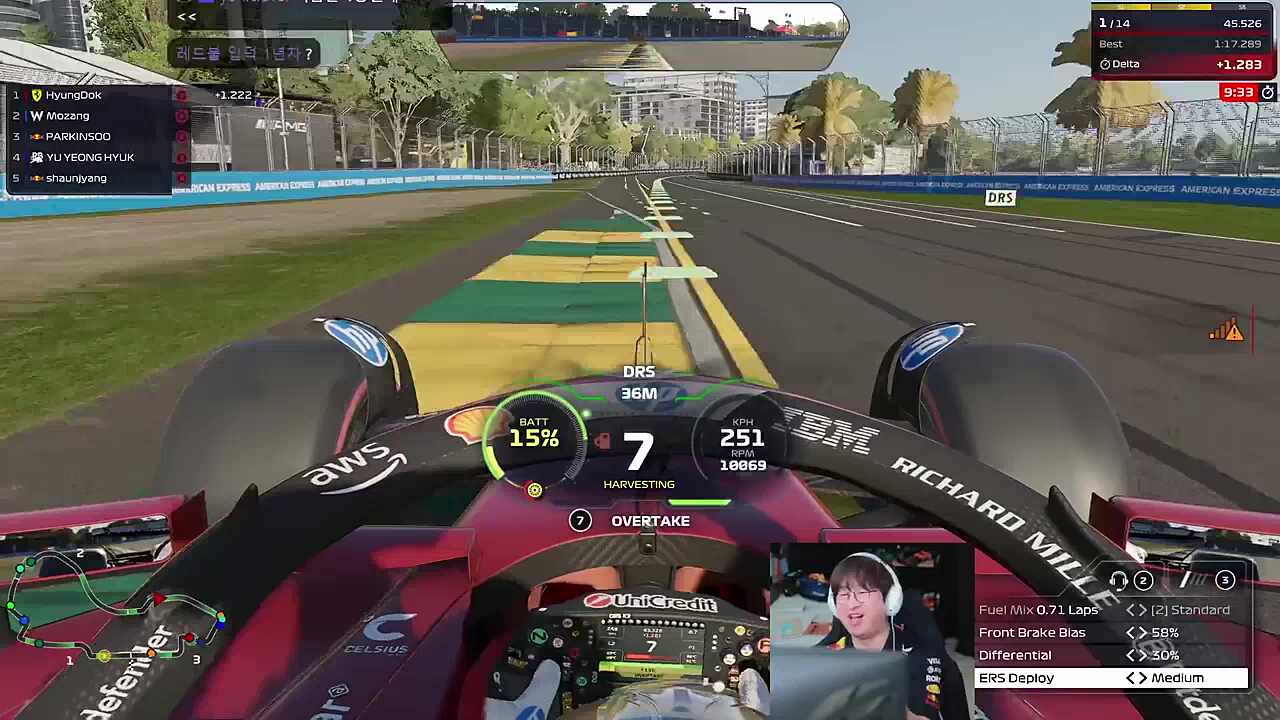Click the streamer webcam overlay
The width and height of the screenshot is (1280, 720).
(x=870, y=628)
